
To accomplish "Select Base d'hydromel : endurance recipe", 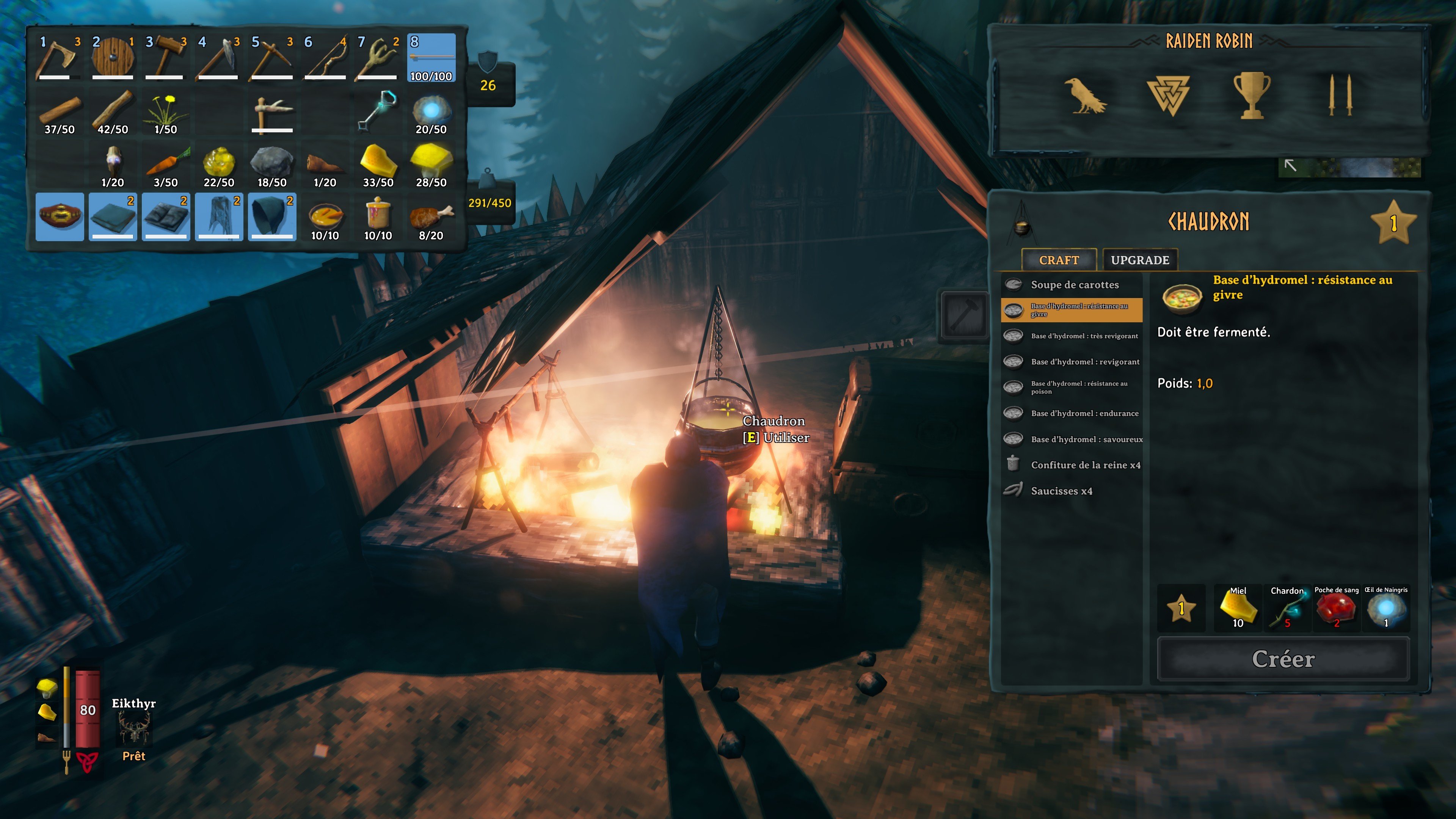I will point(1085,413).
